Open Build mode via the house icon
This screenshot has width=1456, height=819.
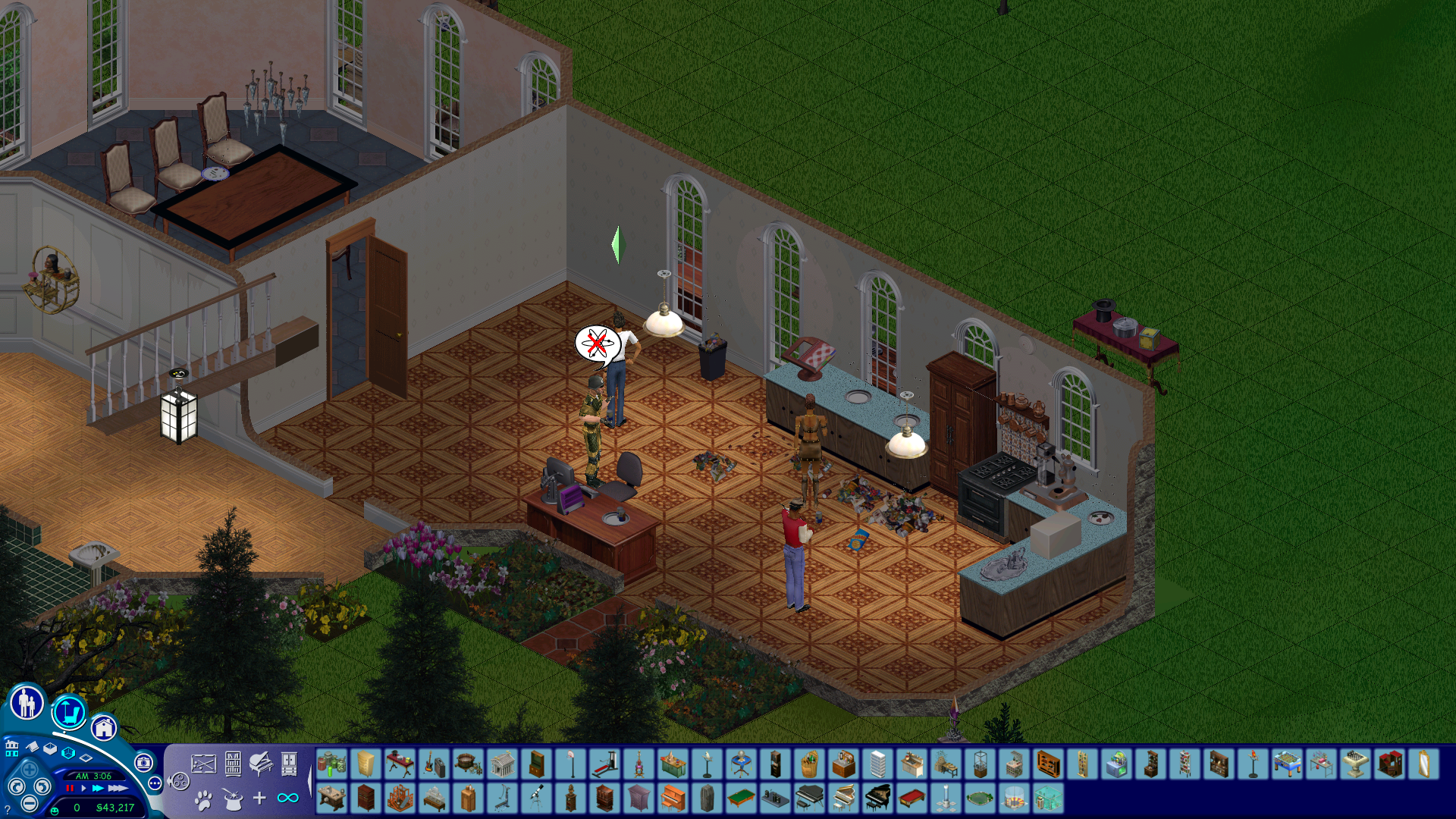point(104,729)
